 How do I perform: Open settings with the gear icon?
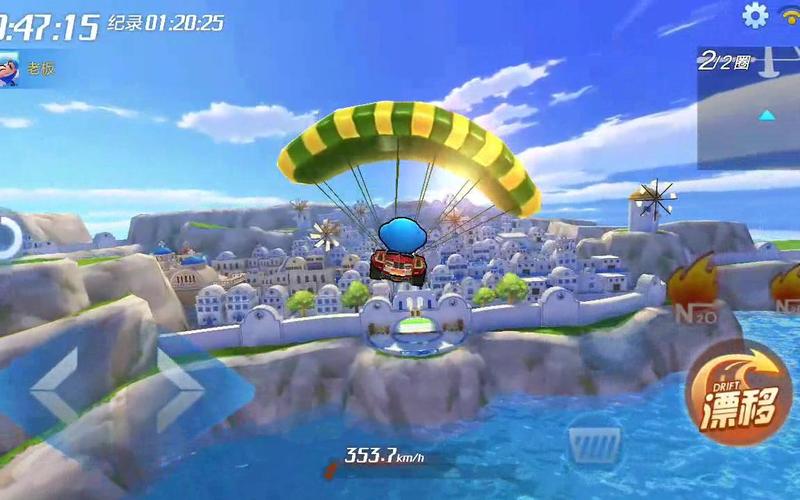755,15
